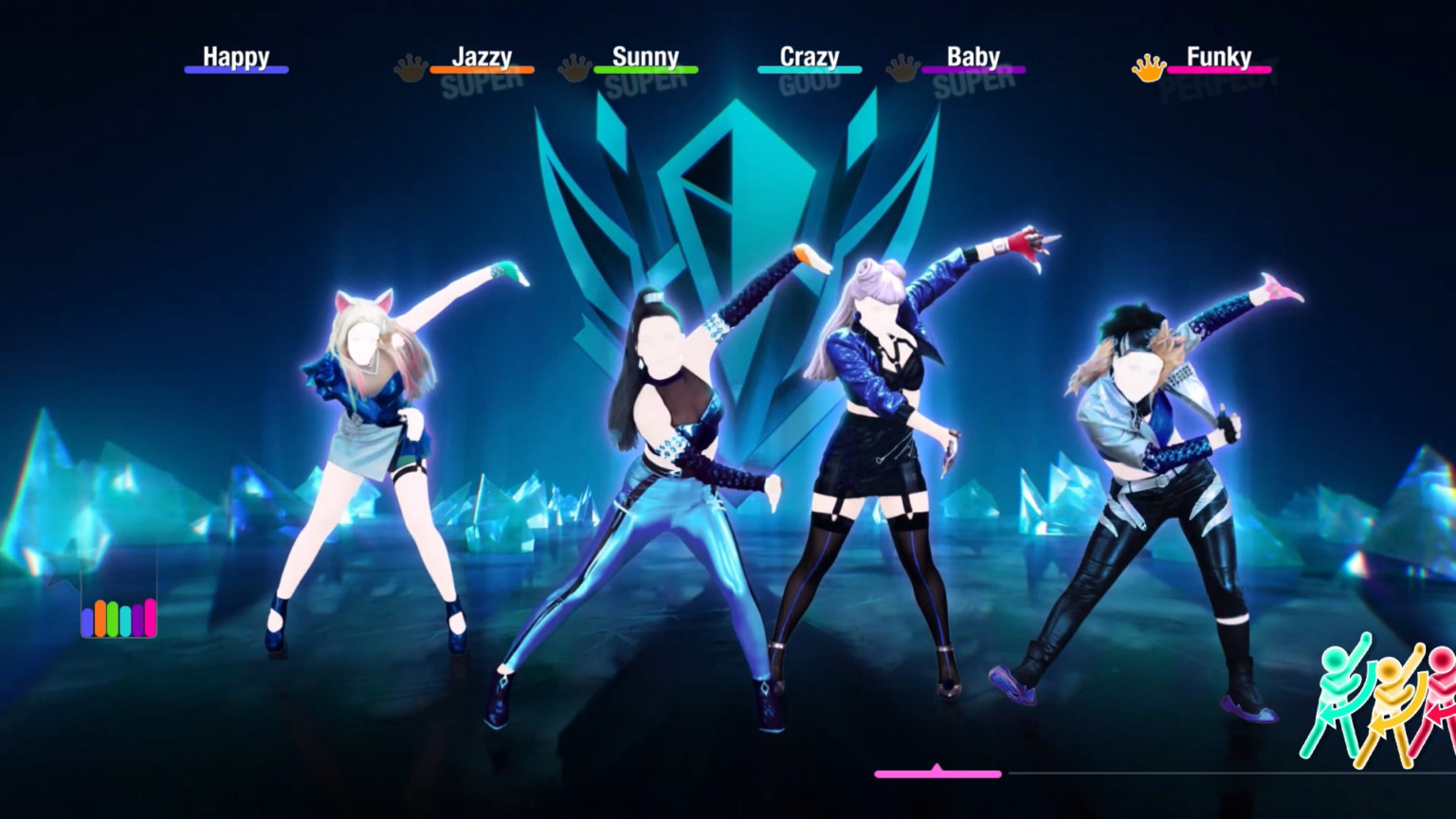Select the Happy player nameplate
The width and height of the screenshot is (1456, 819).
[x=236, y=57]
